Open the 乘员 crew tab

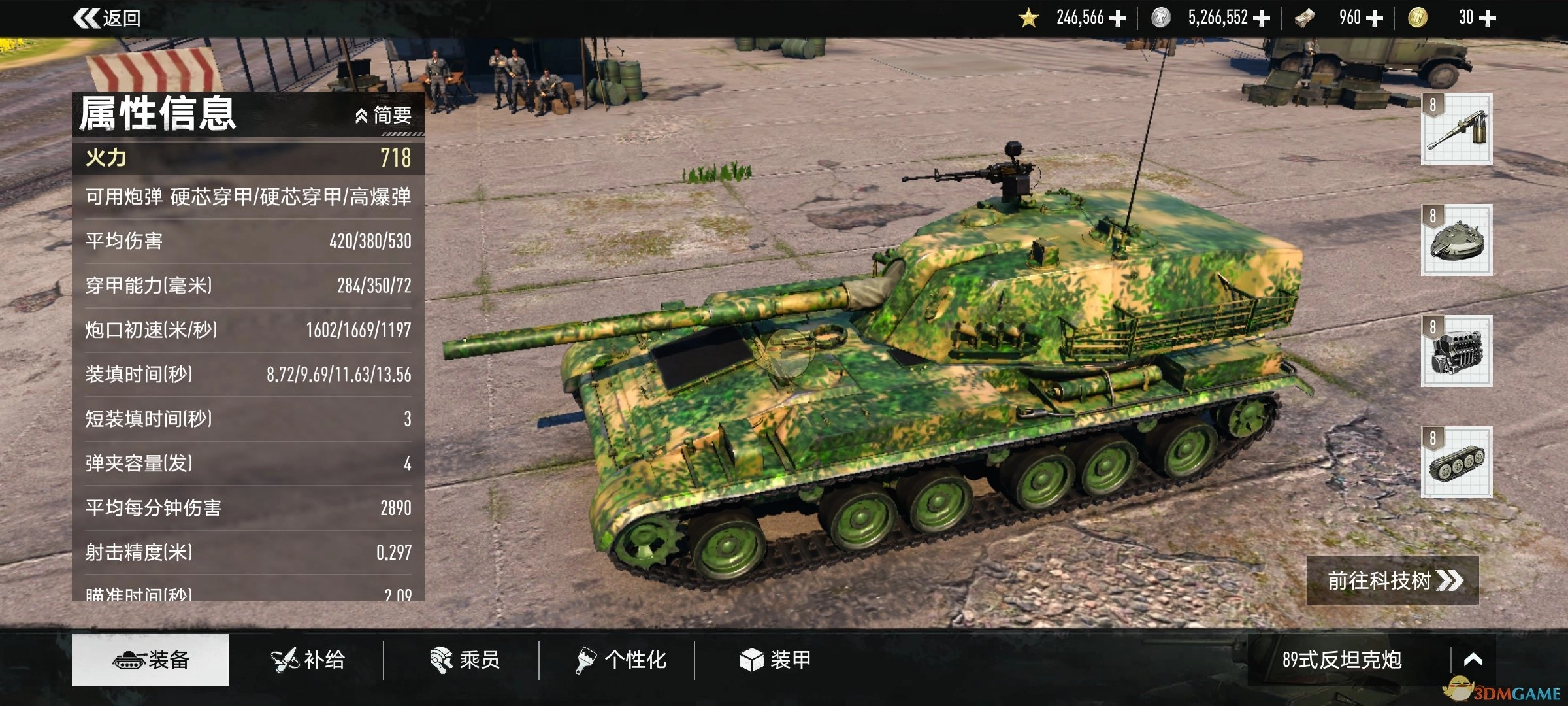(x=465, y=660)
